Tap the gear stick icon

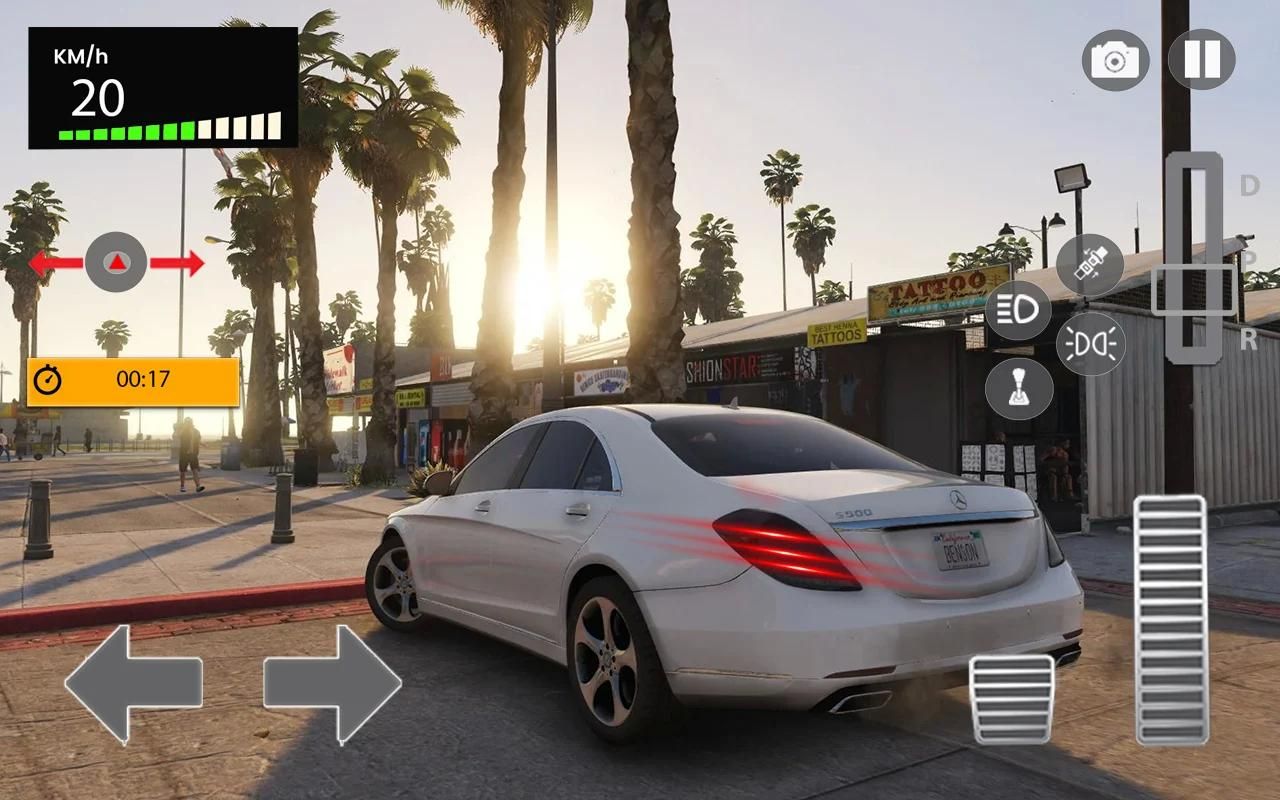[1018, 388]
